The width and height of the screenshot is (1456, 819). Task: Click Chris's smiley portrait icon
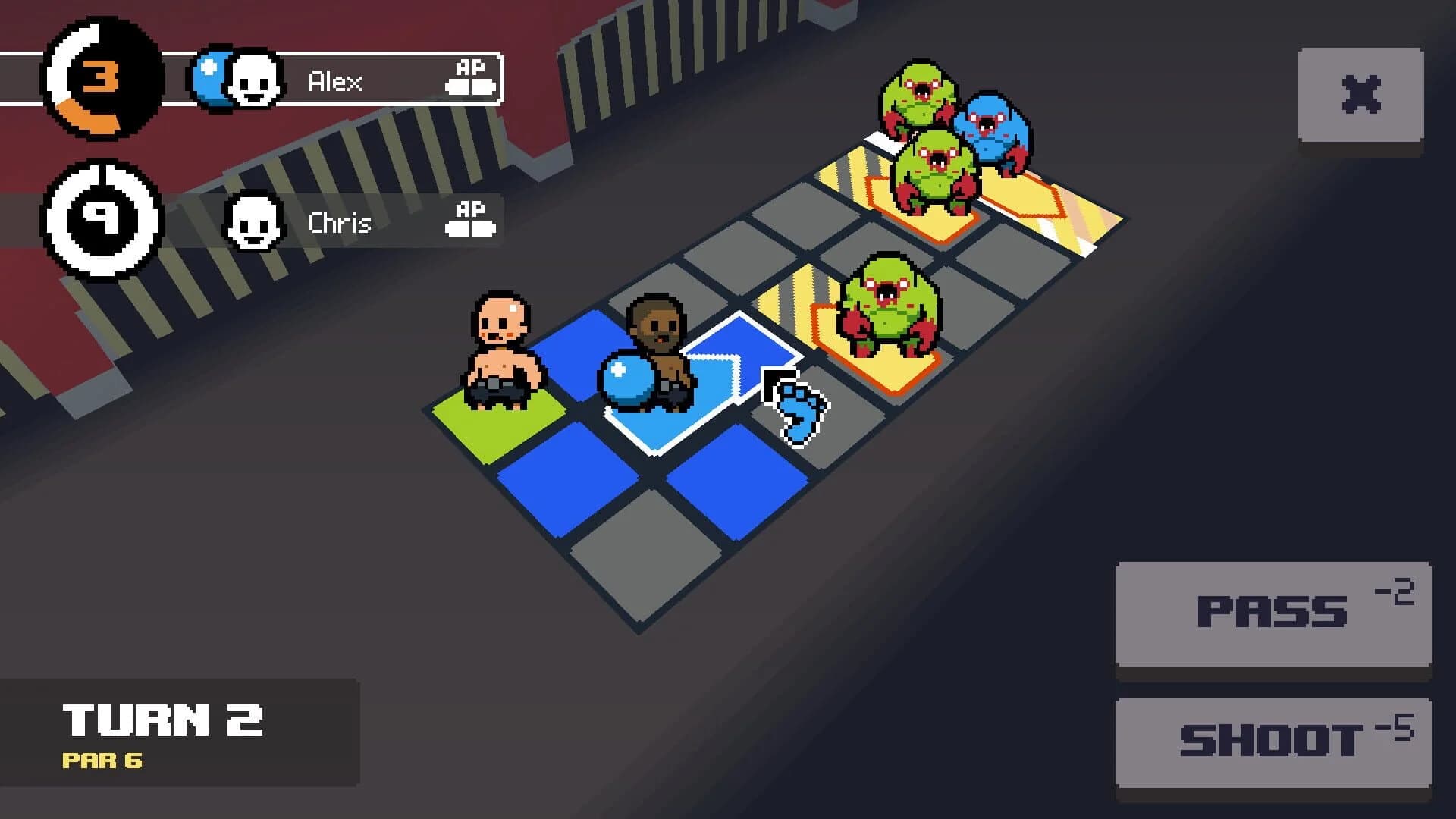click(254, 221)
